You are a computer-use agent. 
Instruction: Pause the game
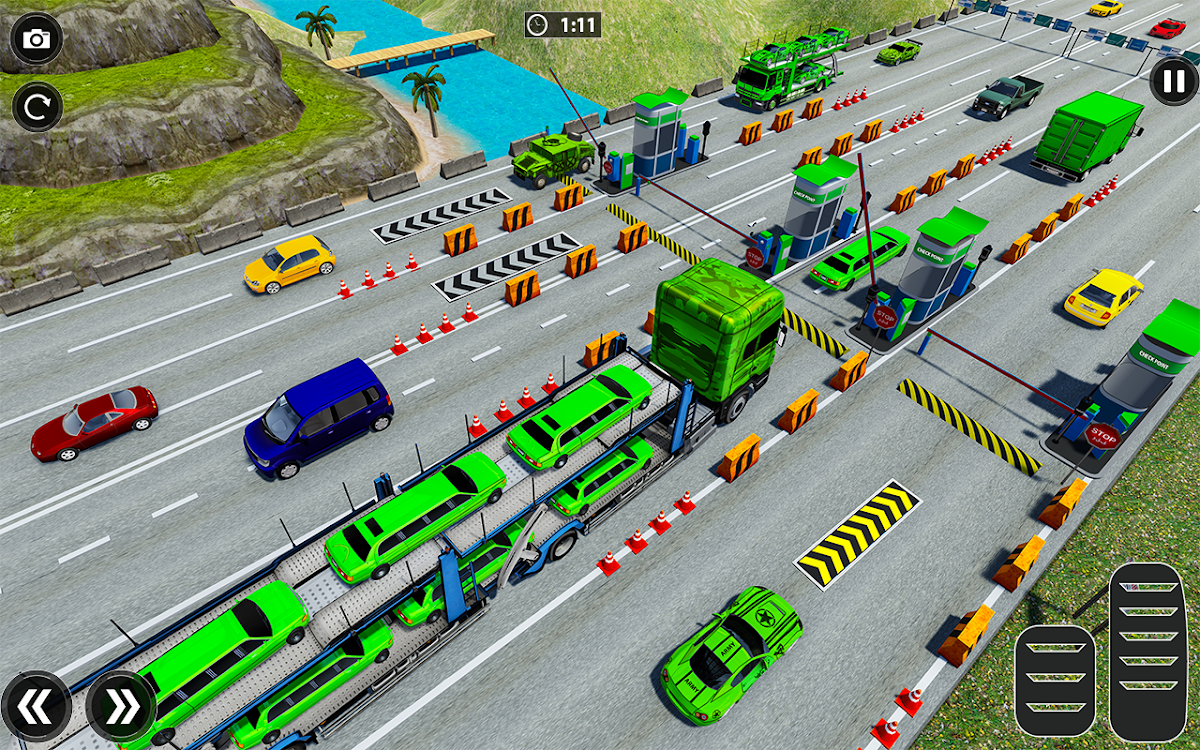[x=1172, y=80]
